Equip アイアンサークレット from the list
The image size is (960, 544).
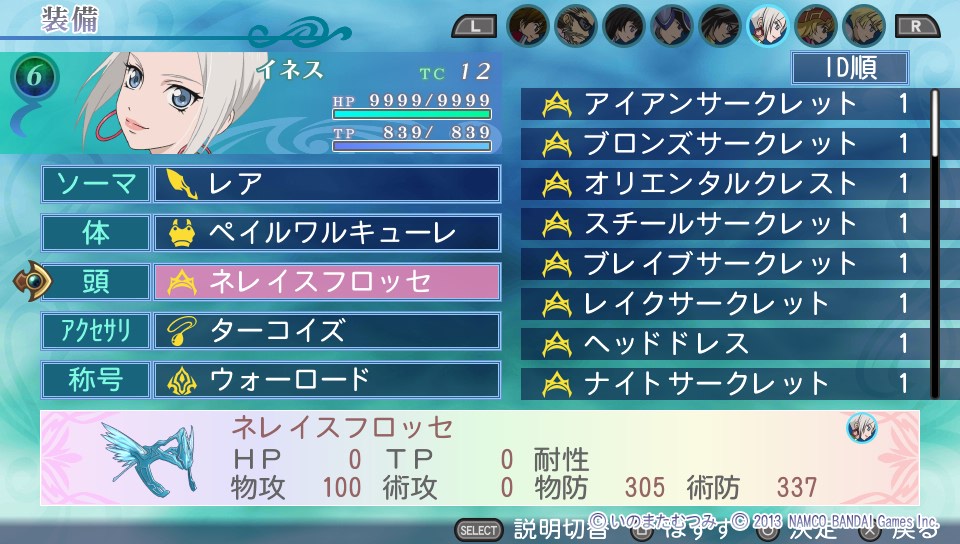[726, 104]
